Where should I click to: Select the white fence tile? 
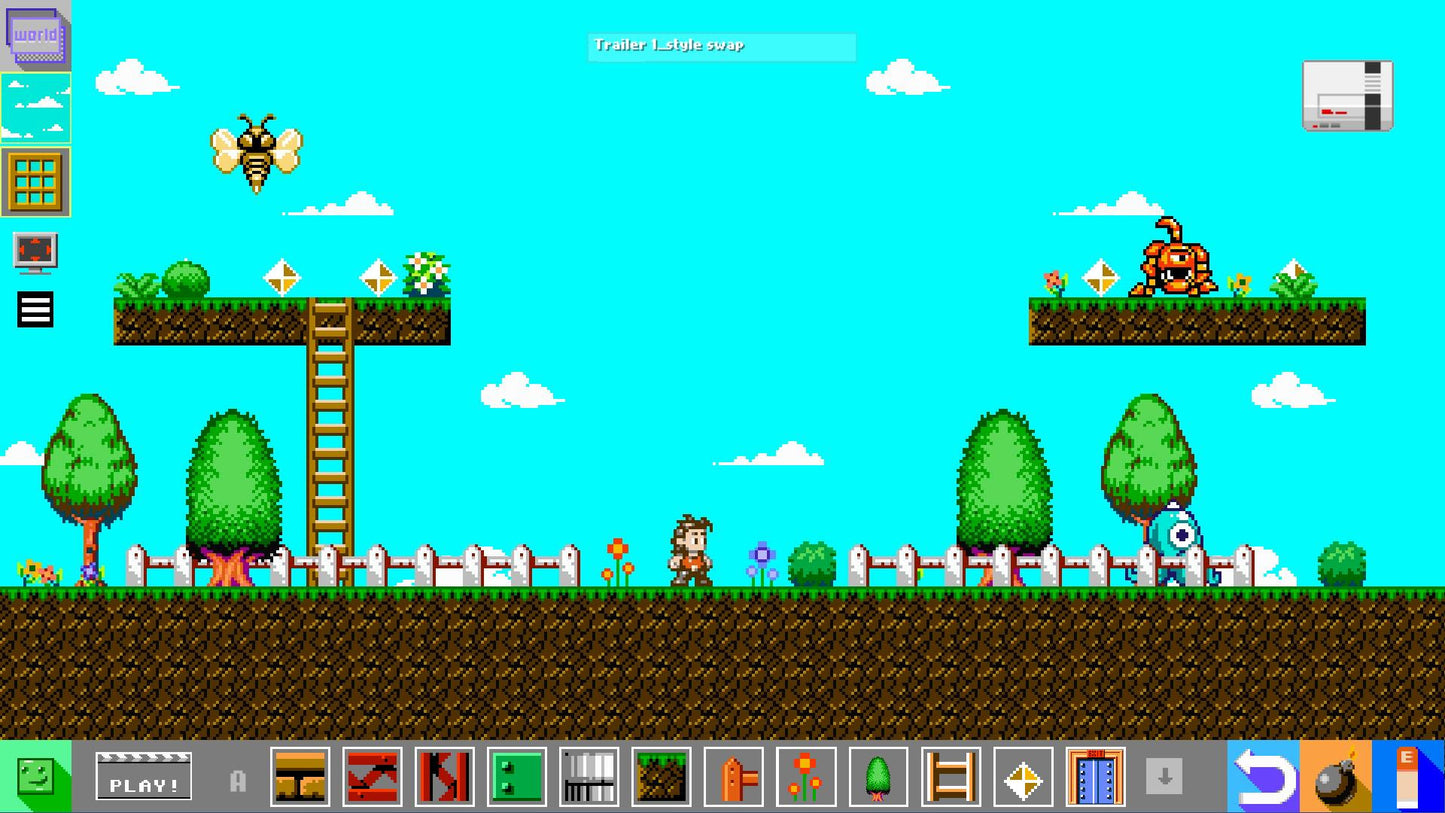pyautogui.click(x=589, y=778)
